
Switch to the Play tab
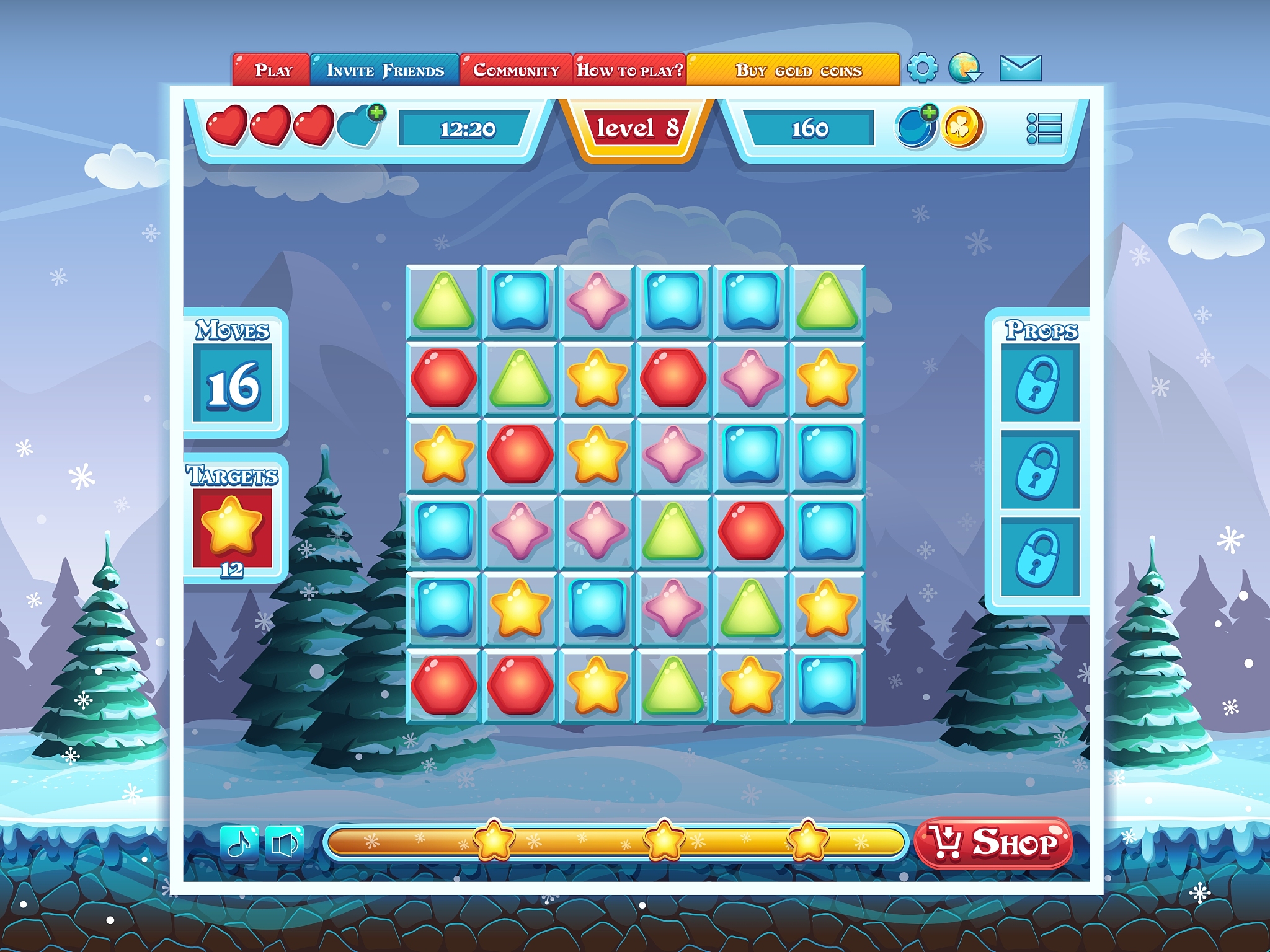click(x=272, y=69)
